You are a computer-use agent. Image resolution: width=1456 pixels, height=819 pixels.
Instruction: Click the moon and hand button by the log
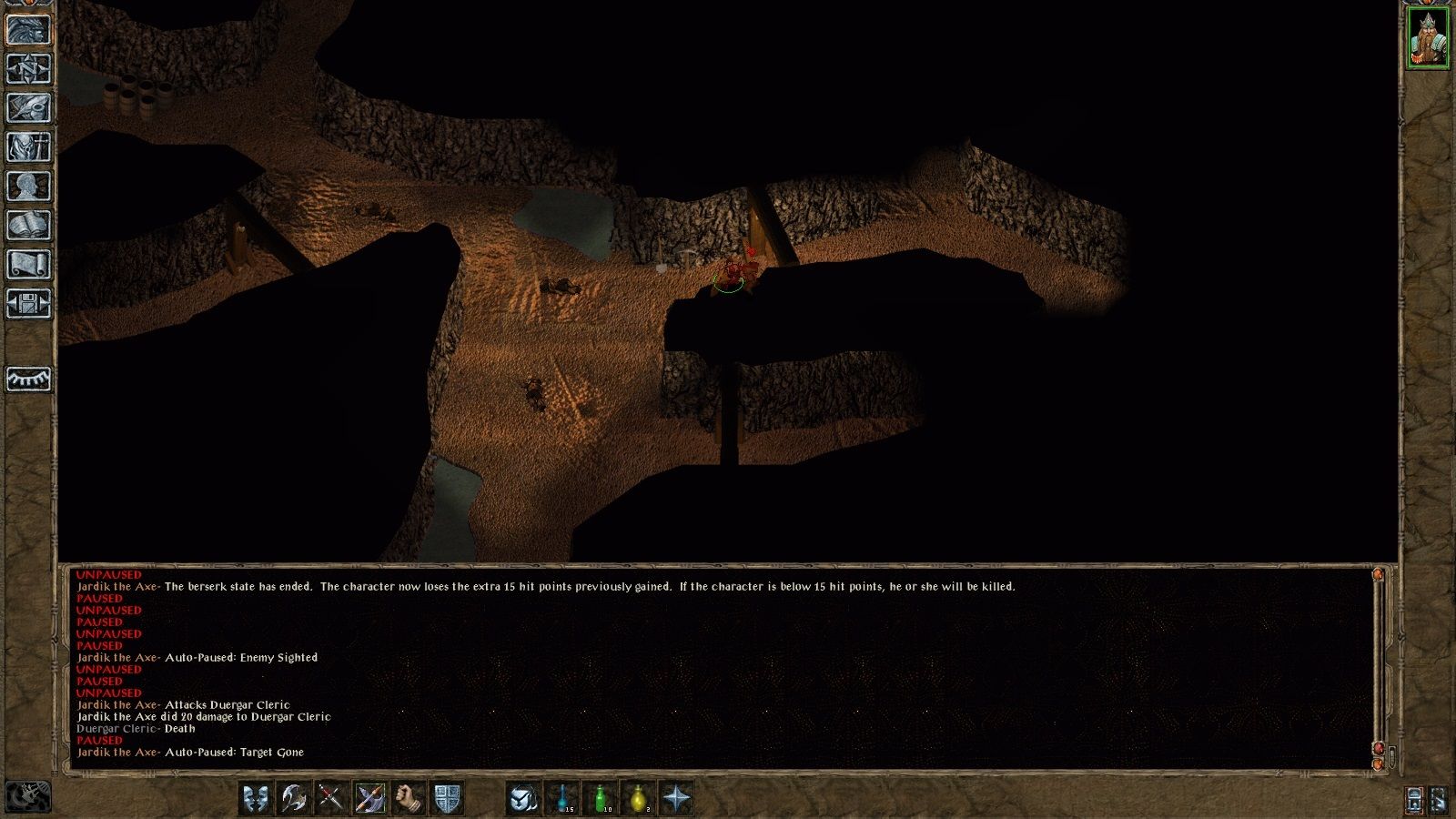pos(28,796)
